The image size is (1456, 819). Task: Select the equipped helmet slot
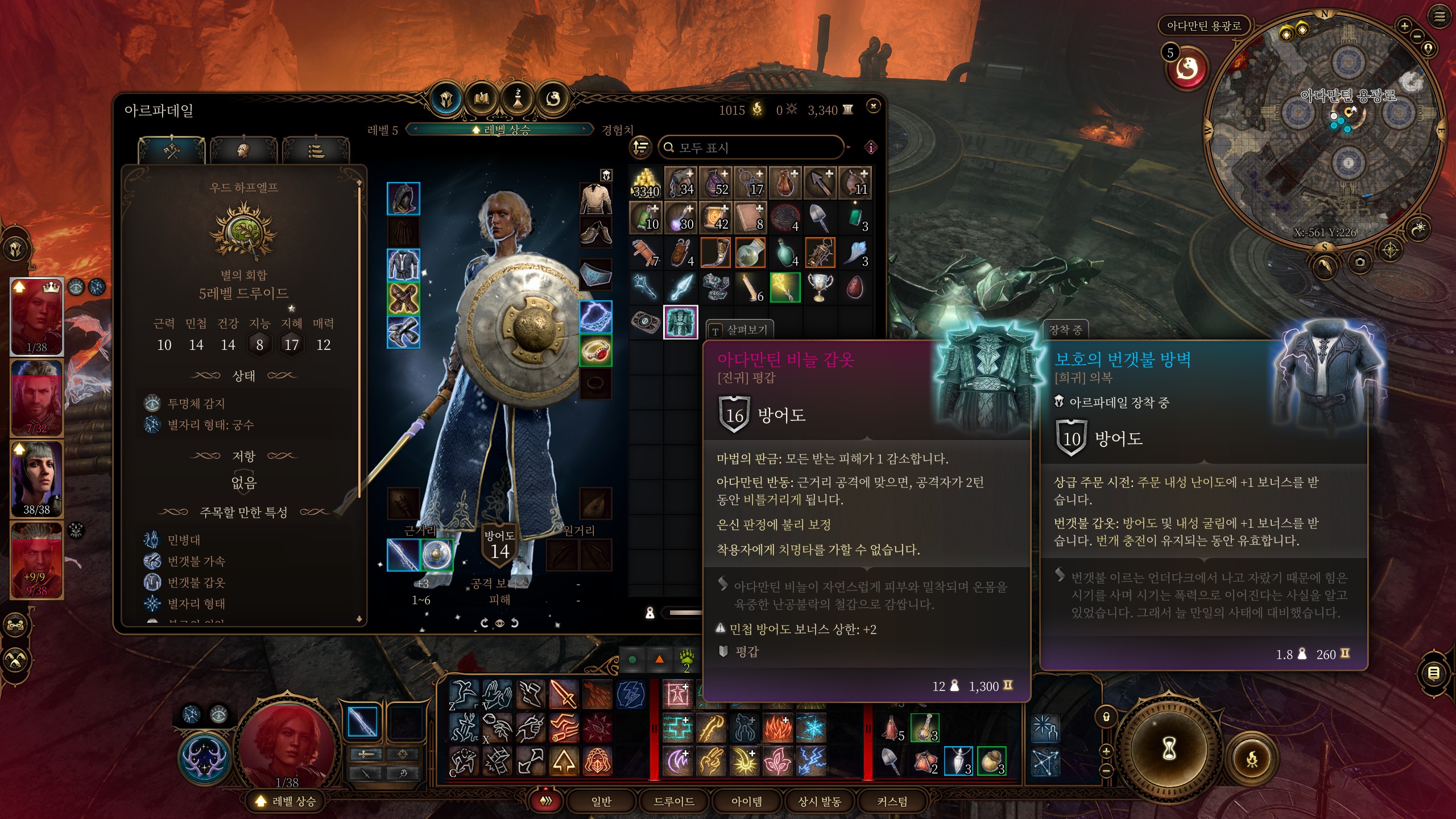pos(403,198)
